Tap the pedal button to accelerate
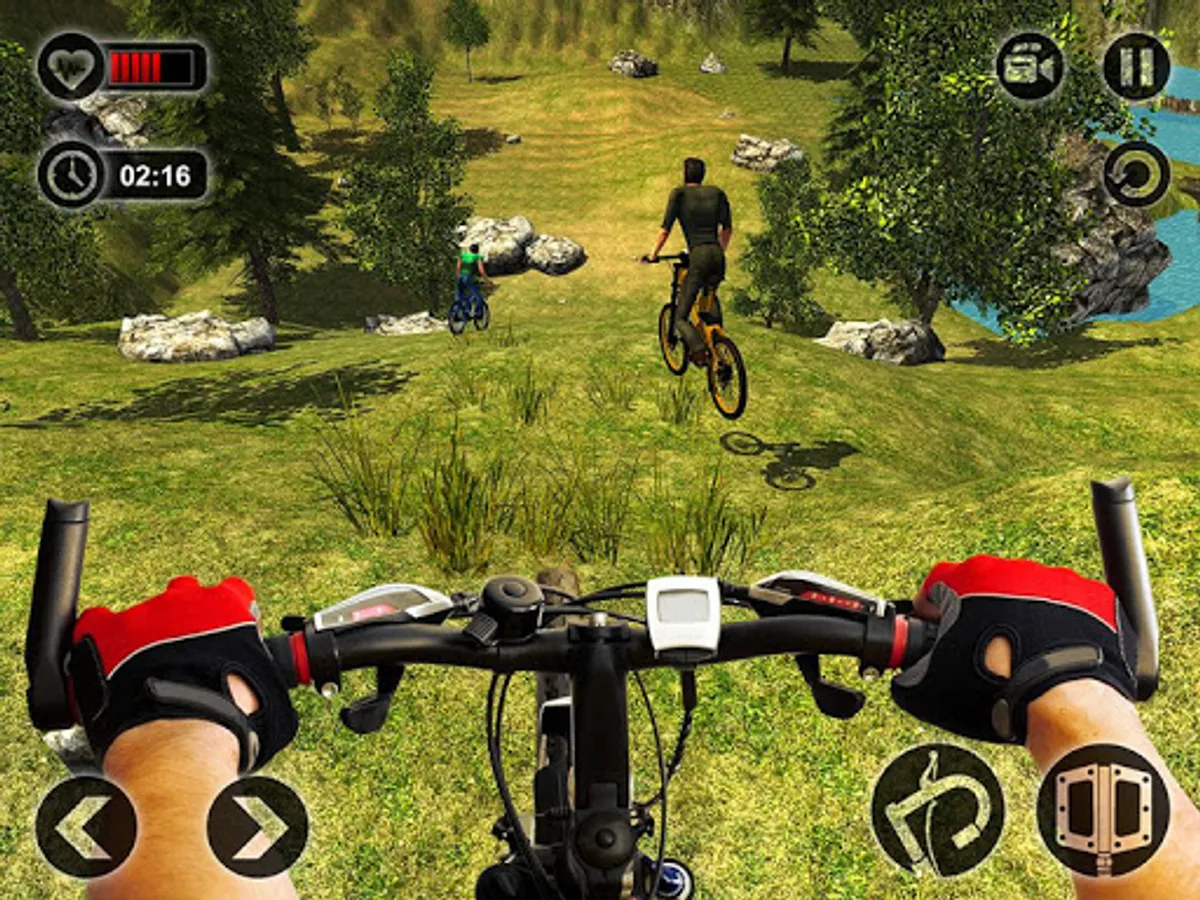Viewport: 1200px width, 900px height. 1103,810
